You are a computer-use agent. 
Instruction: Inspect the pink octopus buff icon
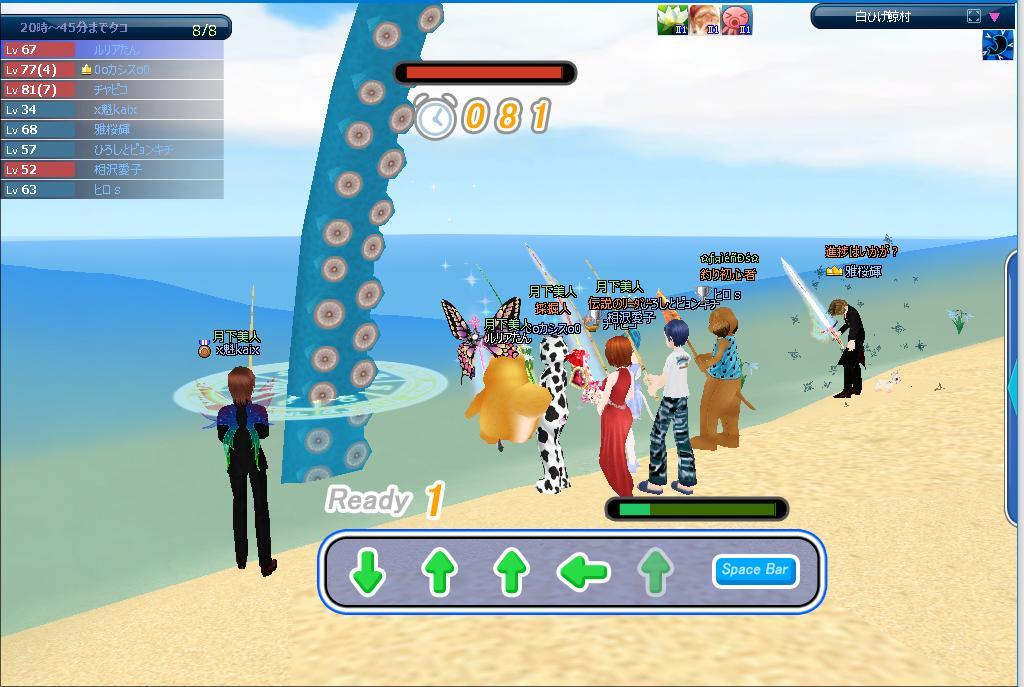point(737,20)
